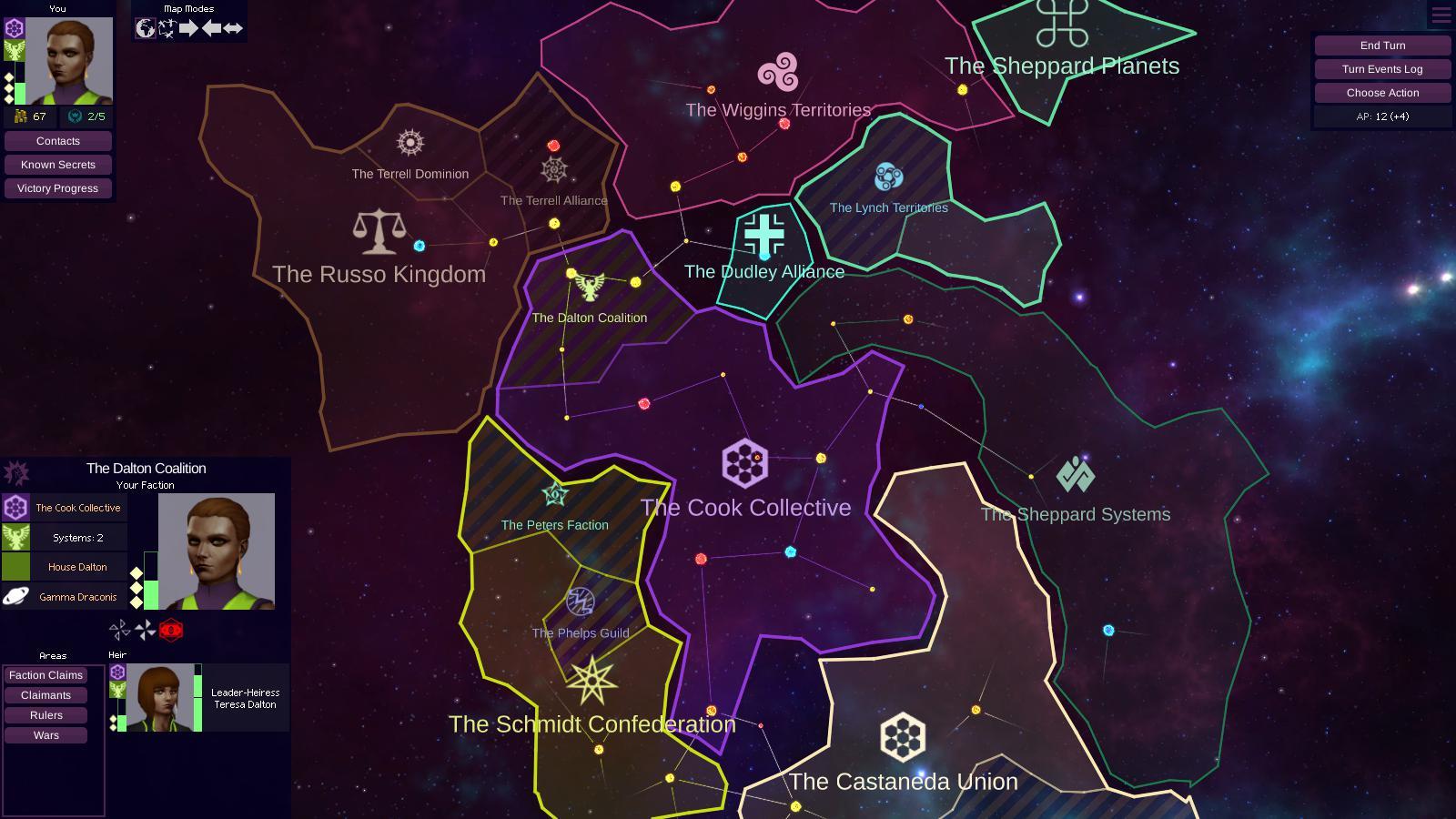Viewport: 1456px width, 819px height.
Task: Click the Dalton Coalition starburst emblem
Action: pyautogui.click(x=15, y=473)
